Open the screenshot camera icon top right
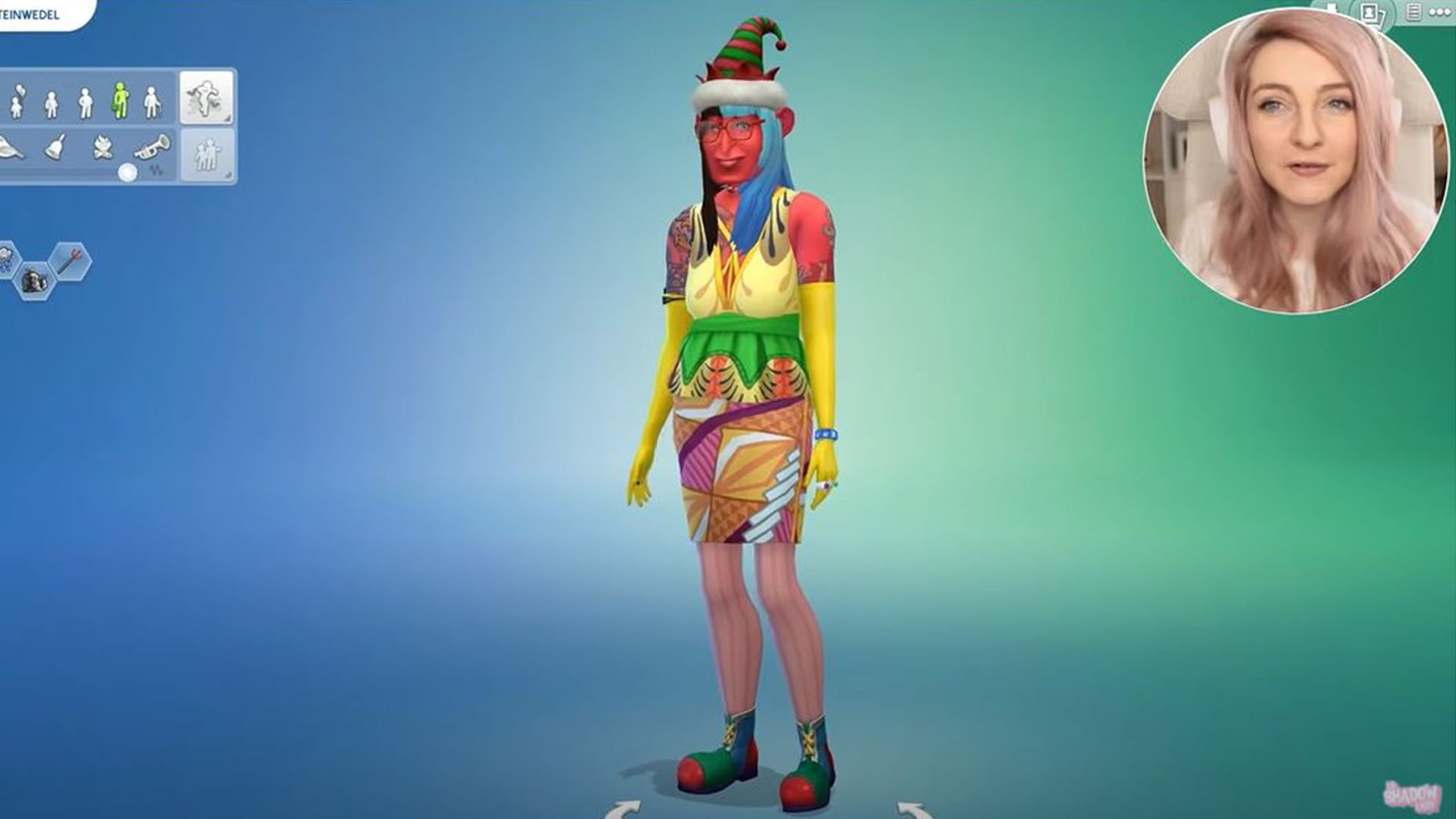This screenshot has height=819, width=1456. point(1370,14)
